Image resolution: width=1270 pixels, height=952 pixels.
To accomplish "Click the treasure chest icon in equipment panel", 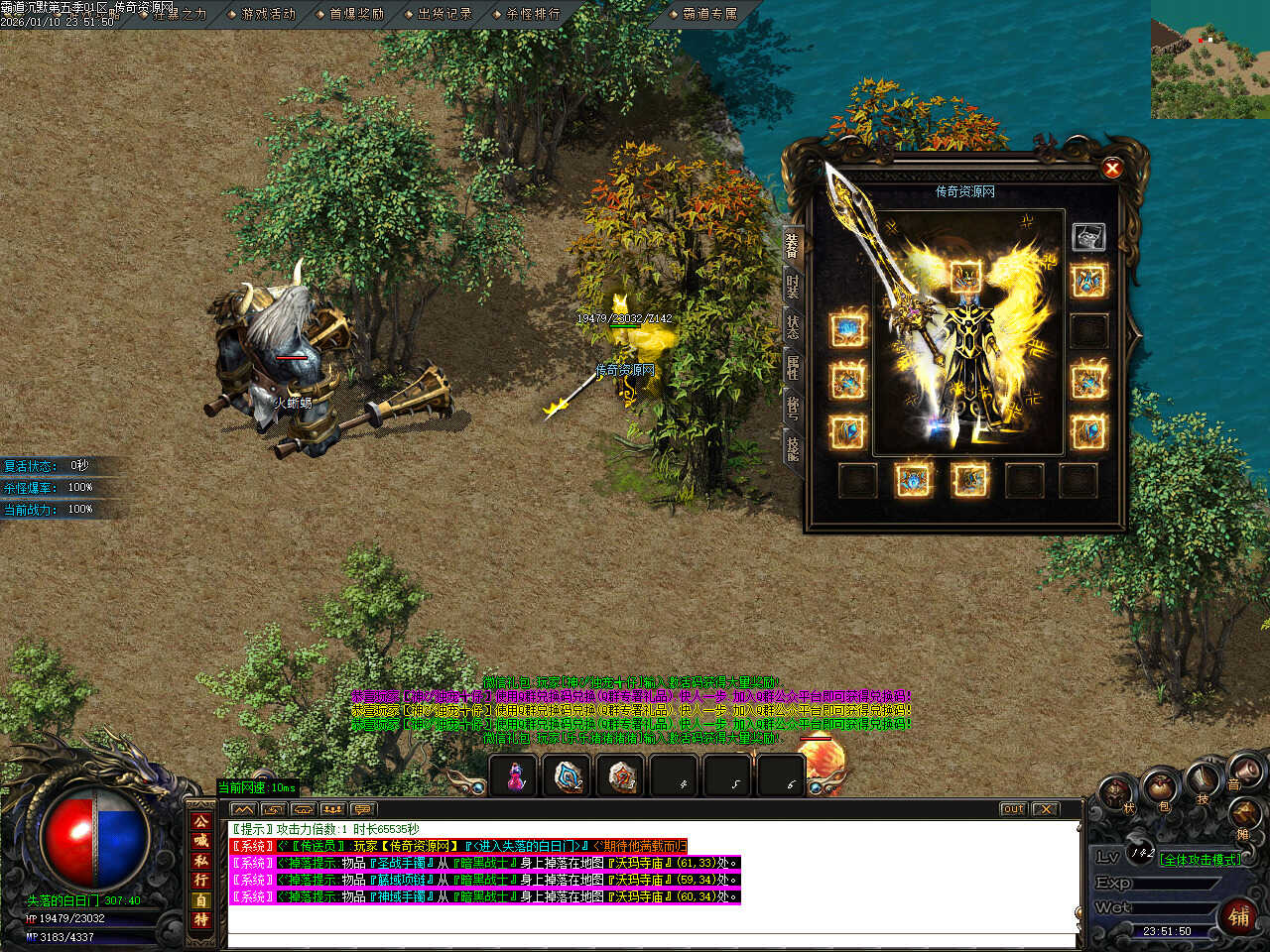I will click(x=1088, y=236).
